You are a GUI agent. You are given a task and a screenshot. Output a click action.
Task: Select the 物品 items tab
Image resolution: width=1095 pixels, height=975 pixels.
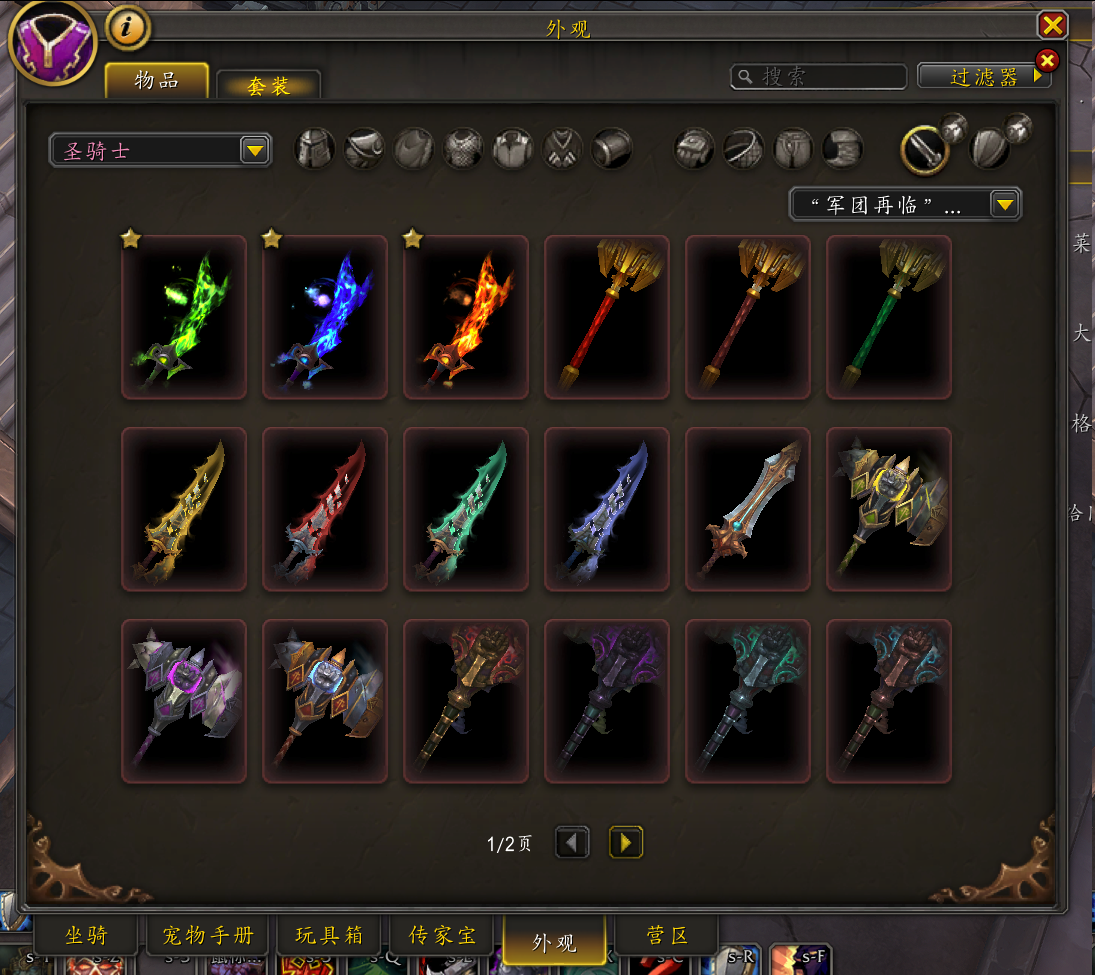coord(157,81)
